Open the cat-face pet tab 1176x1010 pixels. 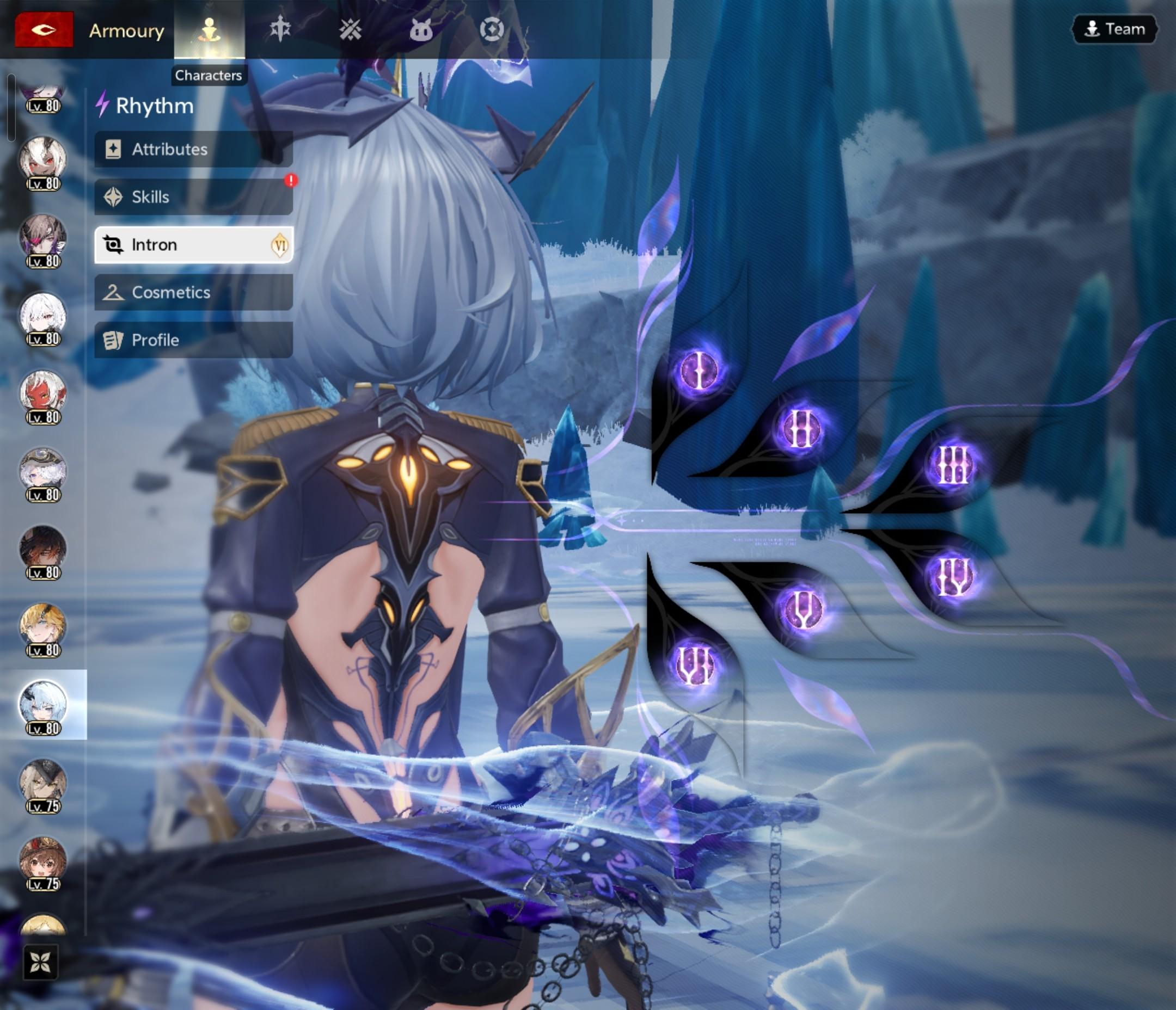tap(420, 29)
